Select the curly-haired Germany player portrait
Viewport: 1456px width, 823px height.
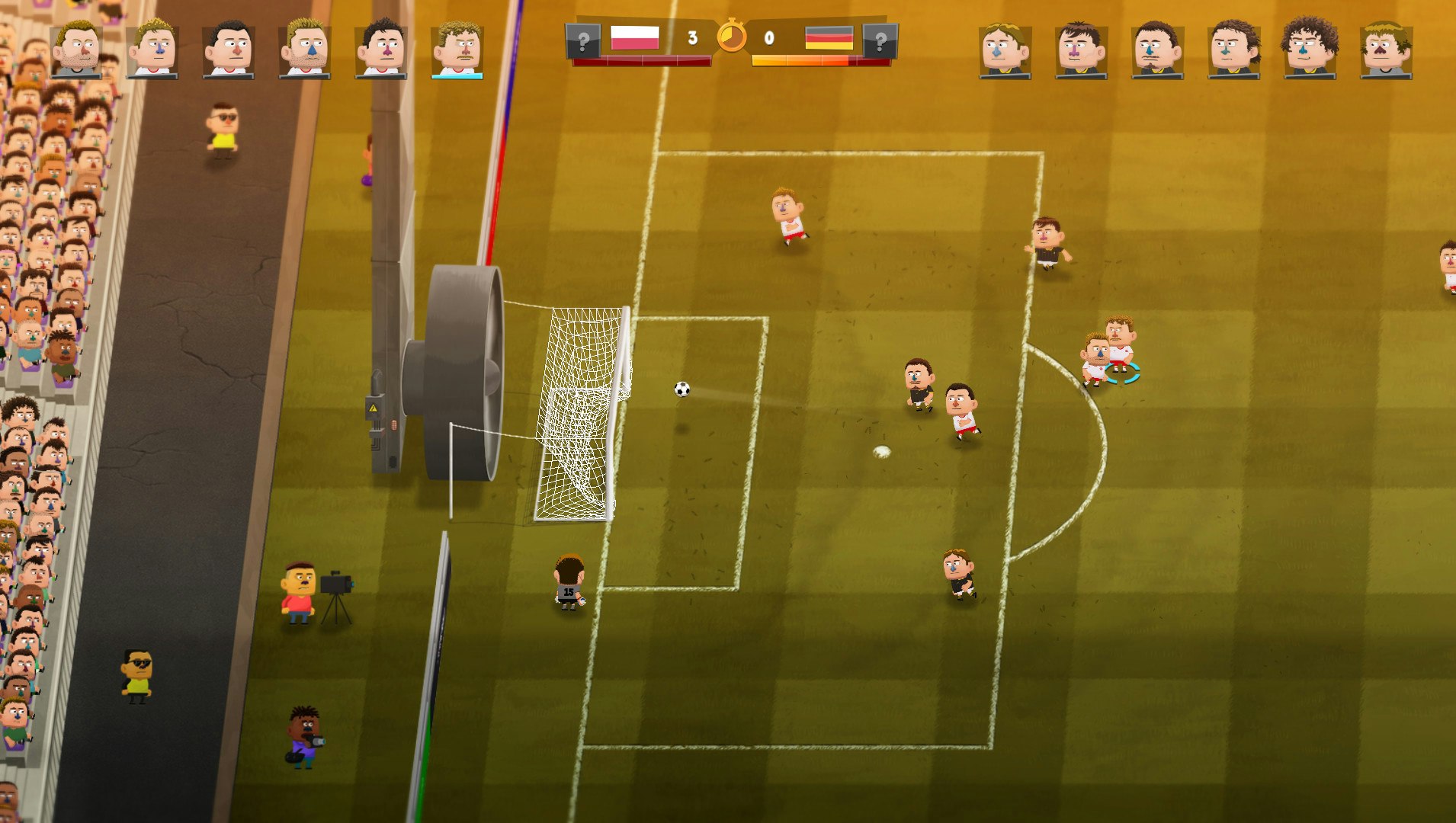pos(1307,46)
